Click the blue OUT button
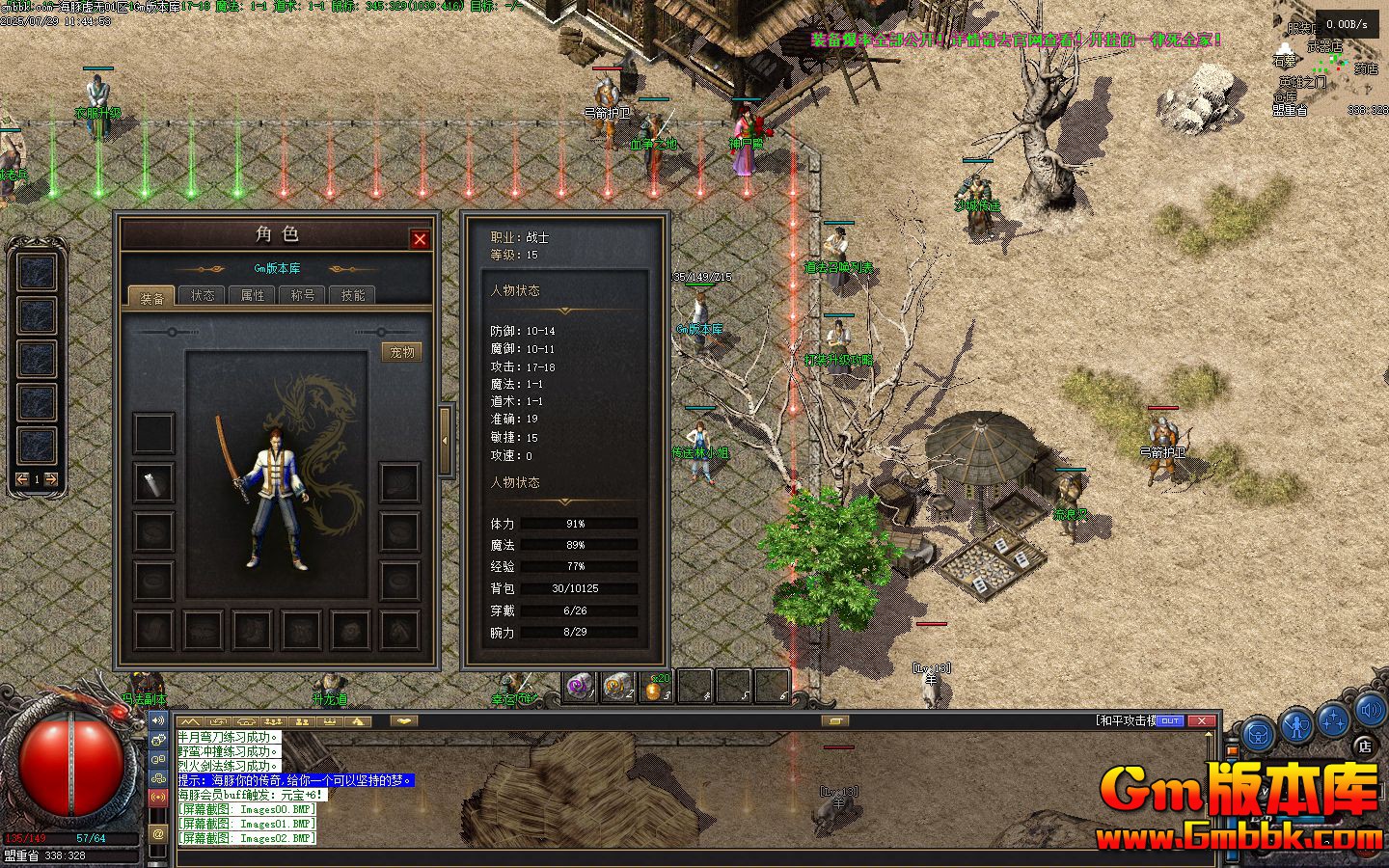The height and width of the screenshot is (868, 1389). pyautogui.click(x=1169, y=720)
